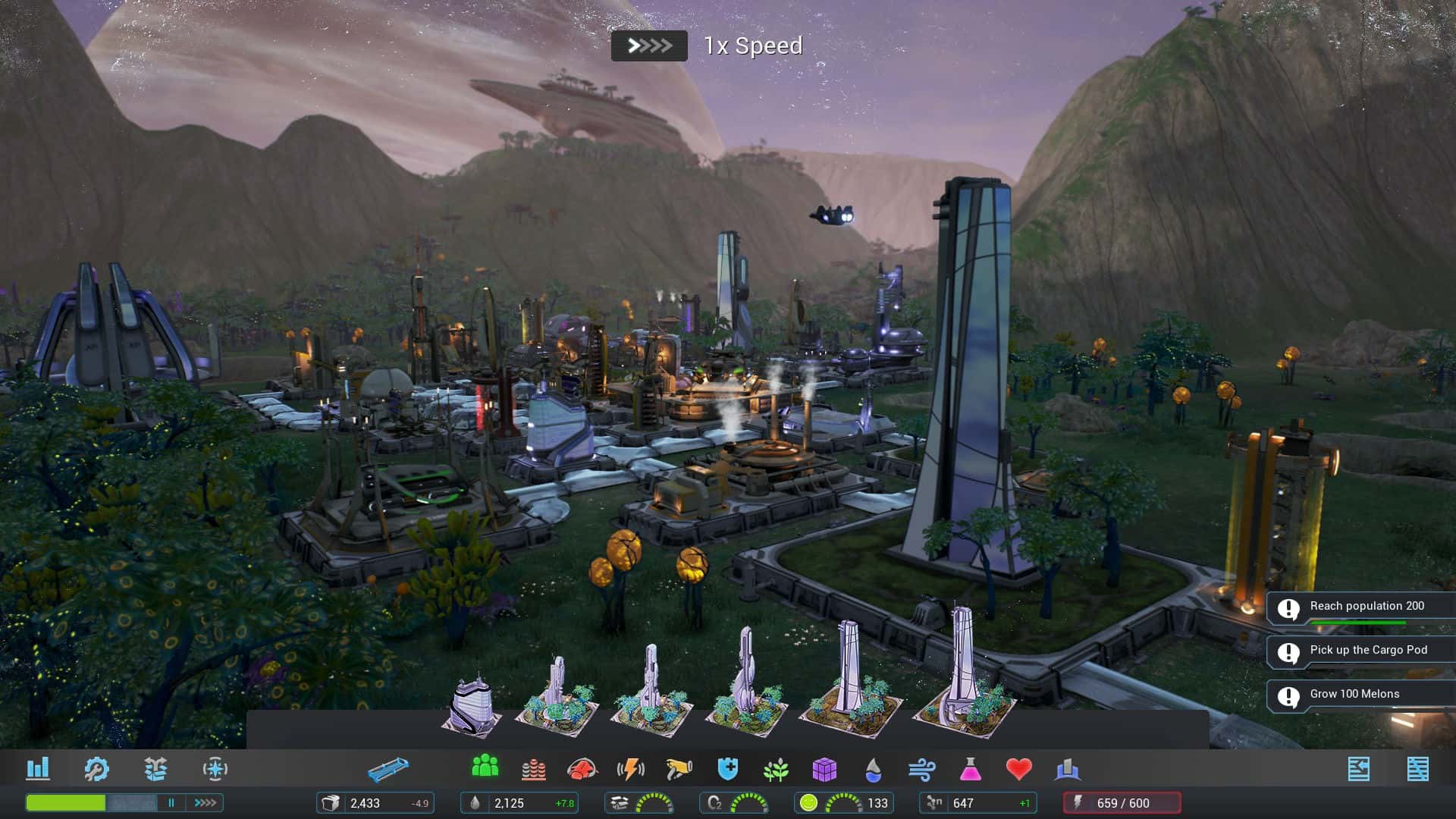This screenshot has width=1456, height=819.
Task: Click the 1x Speed indicator
Action: [x=649, y=45]
